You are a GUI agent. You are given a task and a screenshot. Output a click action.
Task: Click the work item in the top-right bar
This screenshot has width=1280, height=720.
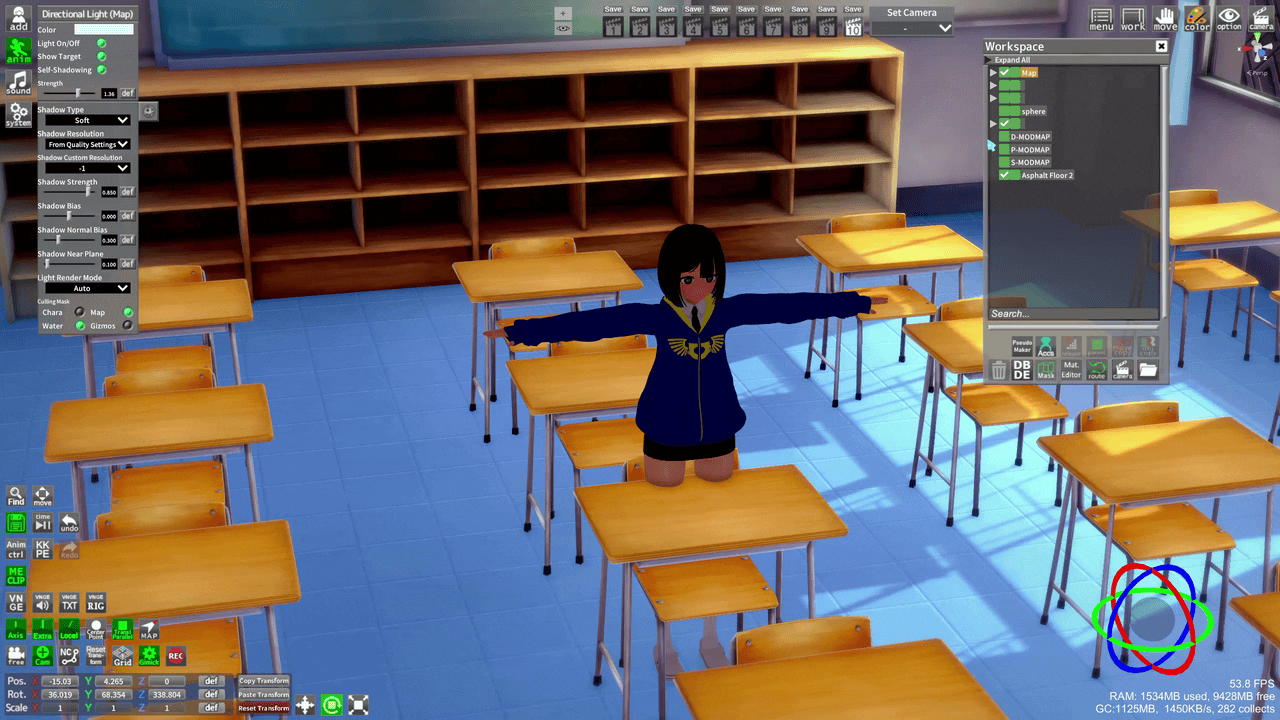click(x=1132, y=17)
